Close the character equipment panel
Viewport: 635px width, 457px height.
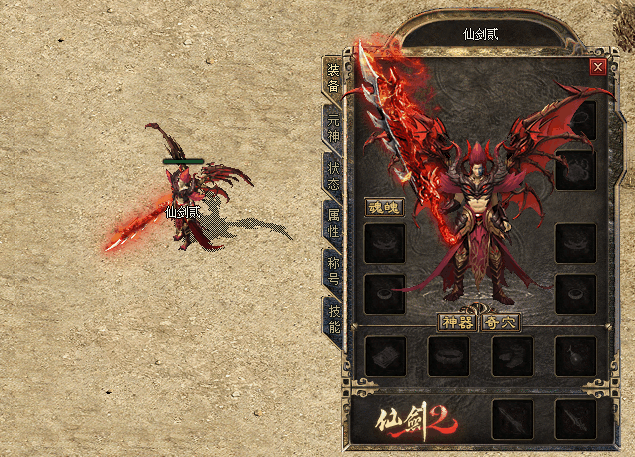pos(598,67)
